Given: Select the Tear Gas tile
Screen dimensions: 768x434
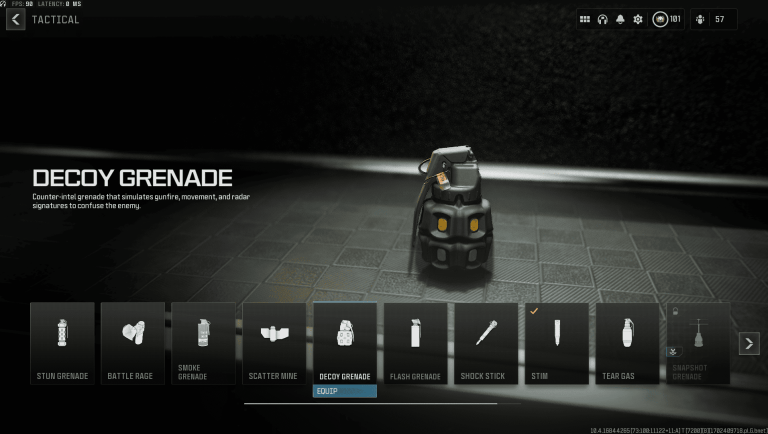Looking at the screenshot, I should point(627,343).
